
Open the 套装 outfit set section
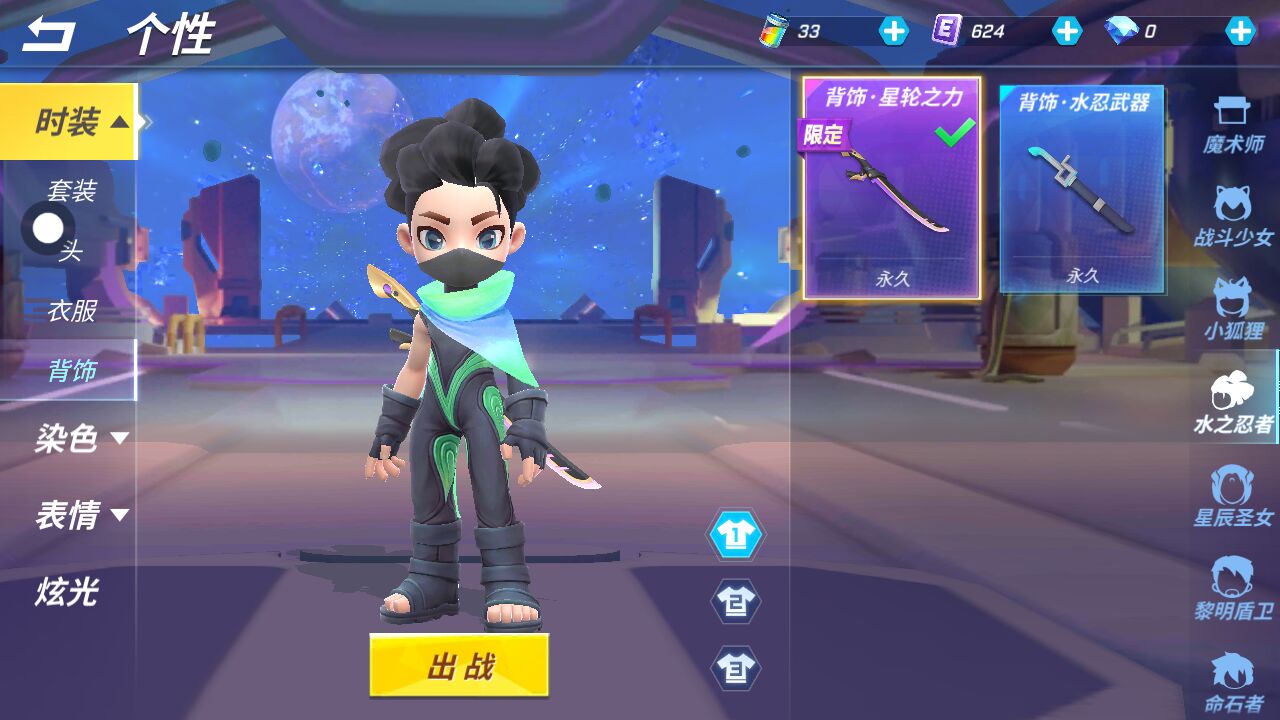tap(72, 190)
